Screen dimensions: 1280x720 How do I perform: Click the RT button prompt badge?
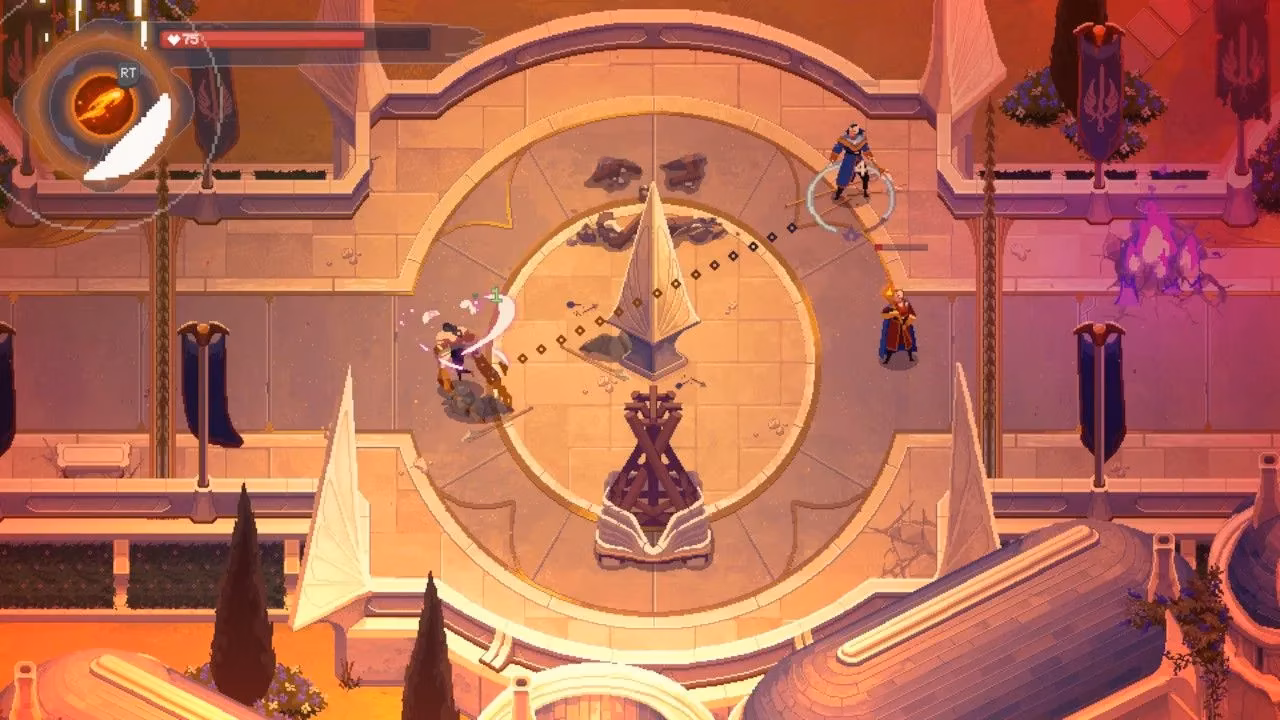128,72
